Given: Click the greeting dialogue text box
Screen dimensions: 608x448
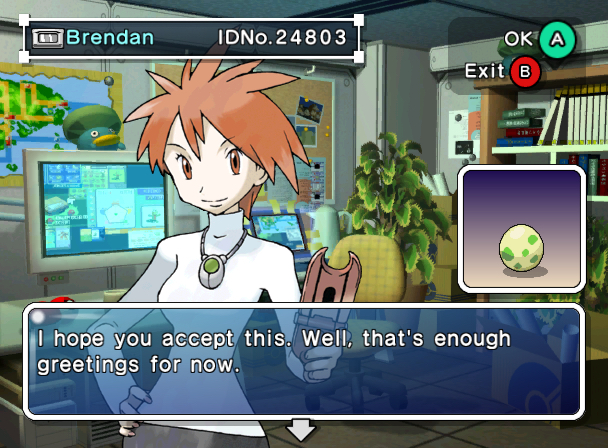Looking at the screenshot, I should pyautogui.click(x=303, y=360).
